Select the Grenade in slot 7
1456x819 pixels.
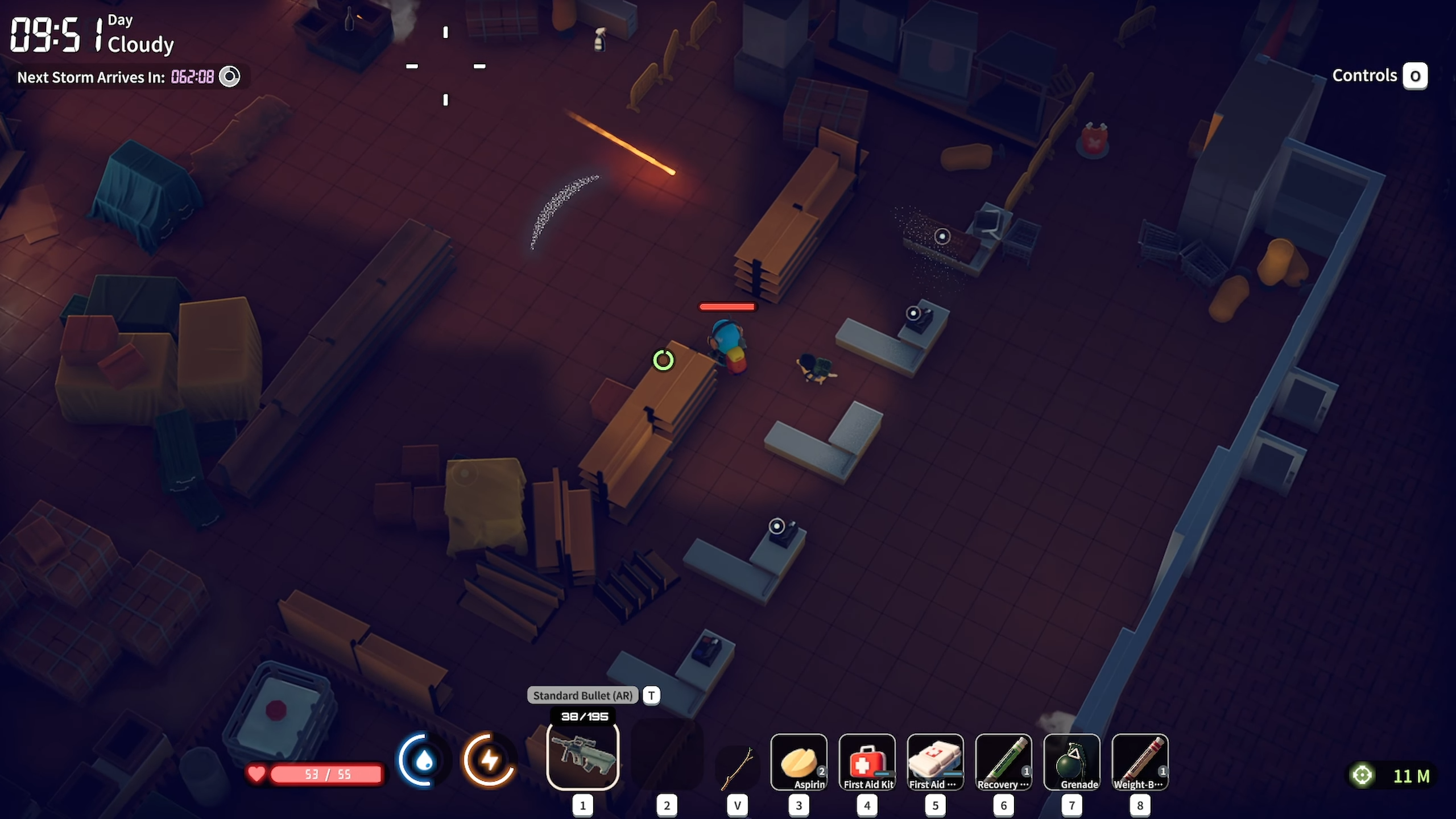click(1072, 762)
